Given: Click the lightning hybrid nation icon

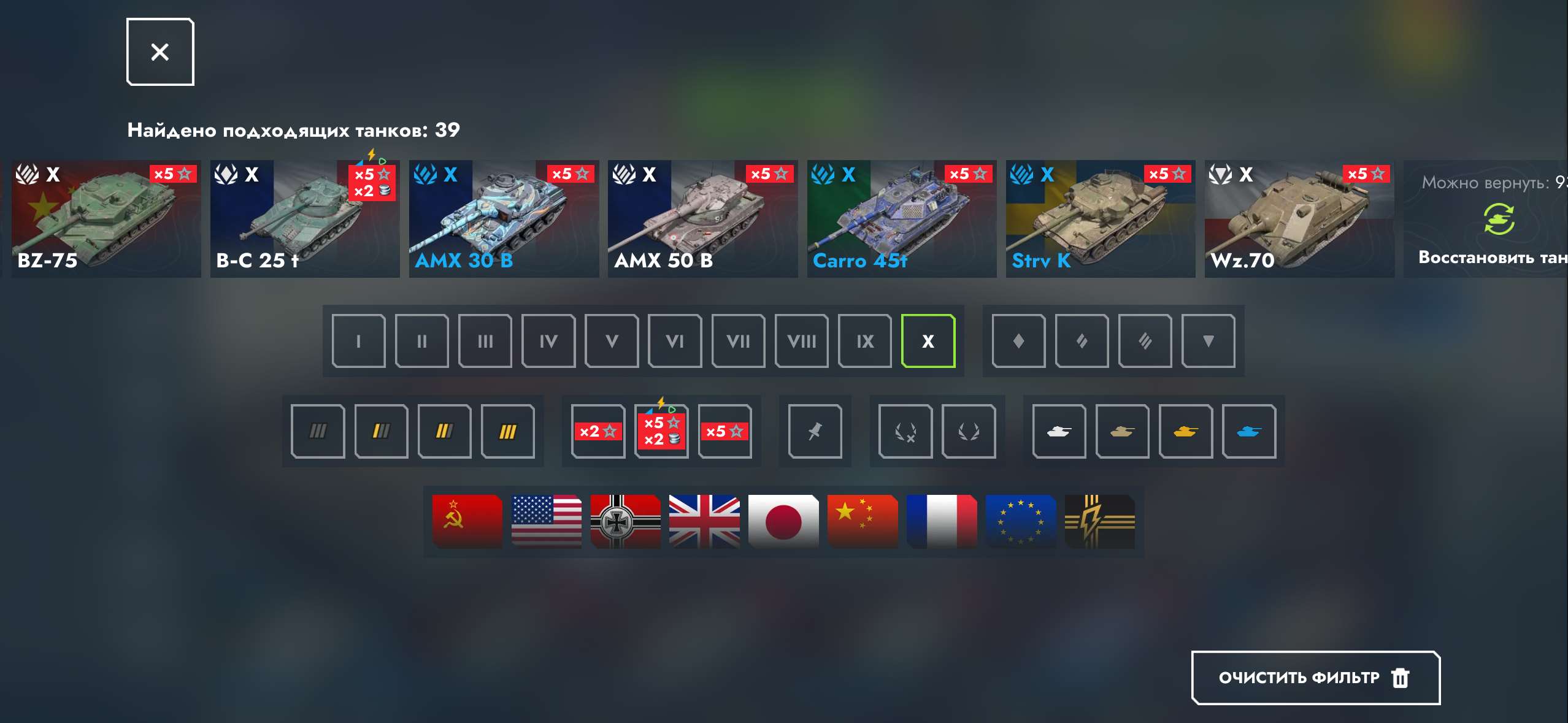Looking at the screenshot, I should 1101,522.
